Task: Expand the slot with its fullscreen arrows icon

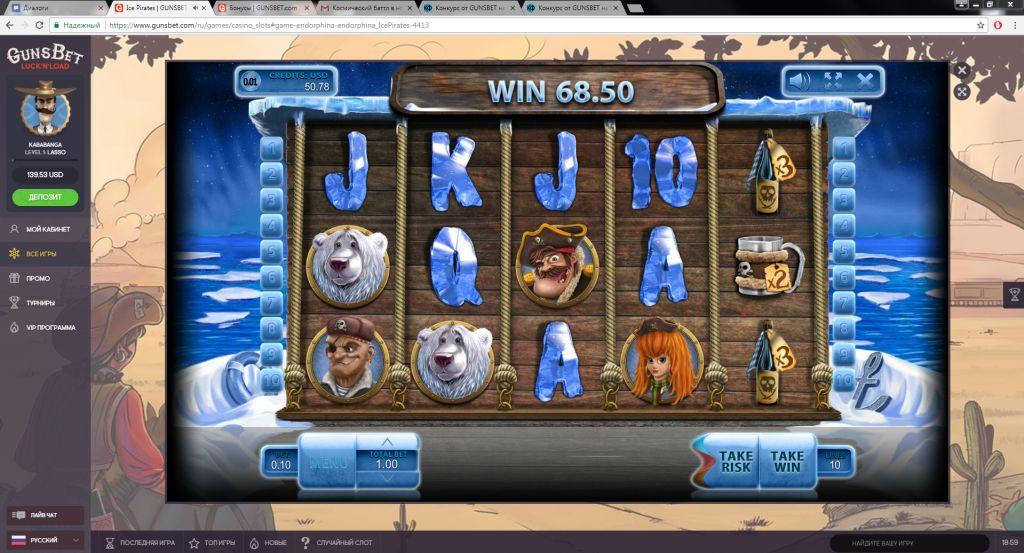Action: click(x=832, y=80)
